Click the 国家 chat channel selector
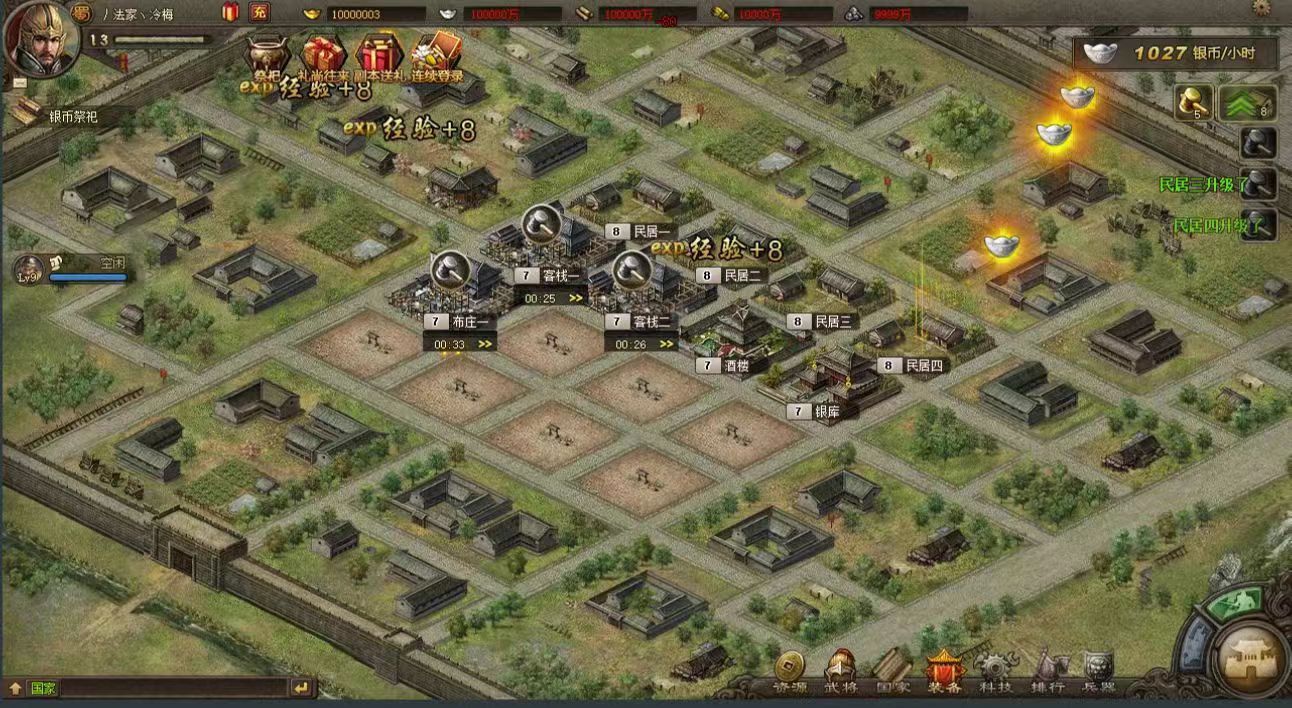This screenshot has height=708, width=1292. pos(44,688)
